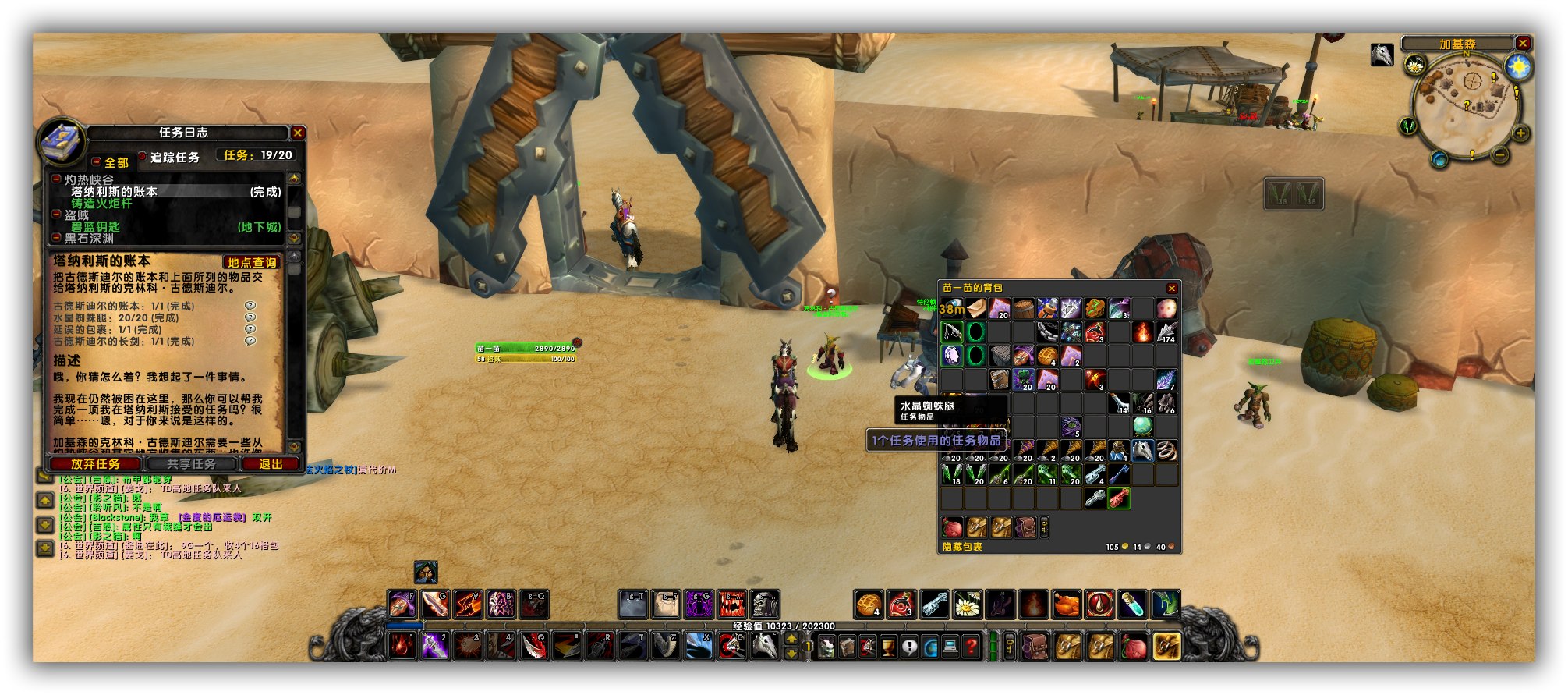Close the 加基森 minimap zone header
Viewport: 1568px width, 695px height.
tap(1522, 44)
